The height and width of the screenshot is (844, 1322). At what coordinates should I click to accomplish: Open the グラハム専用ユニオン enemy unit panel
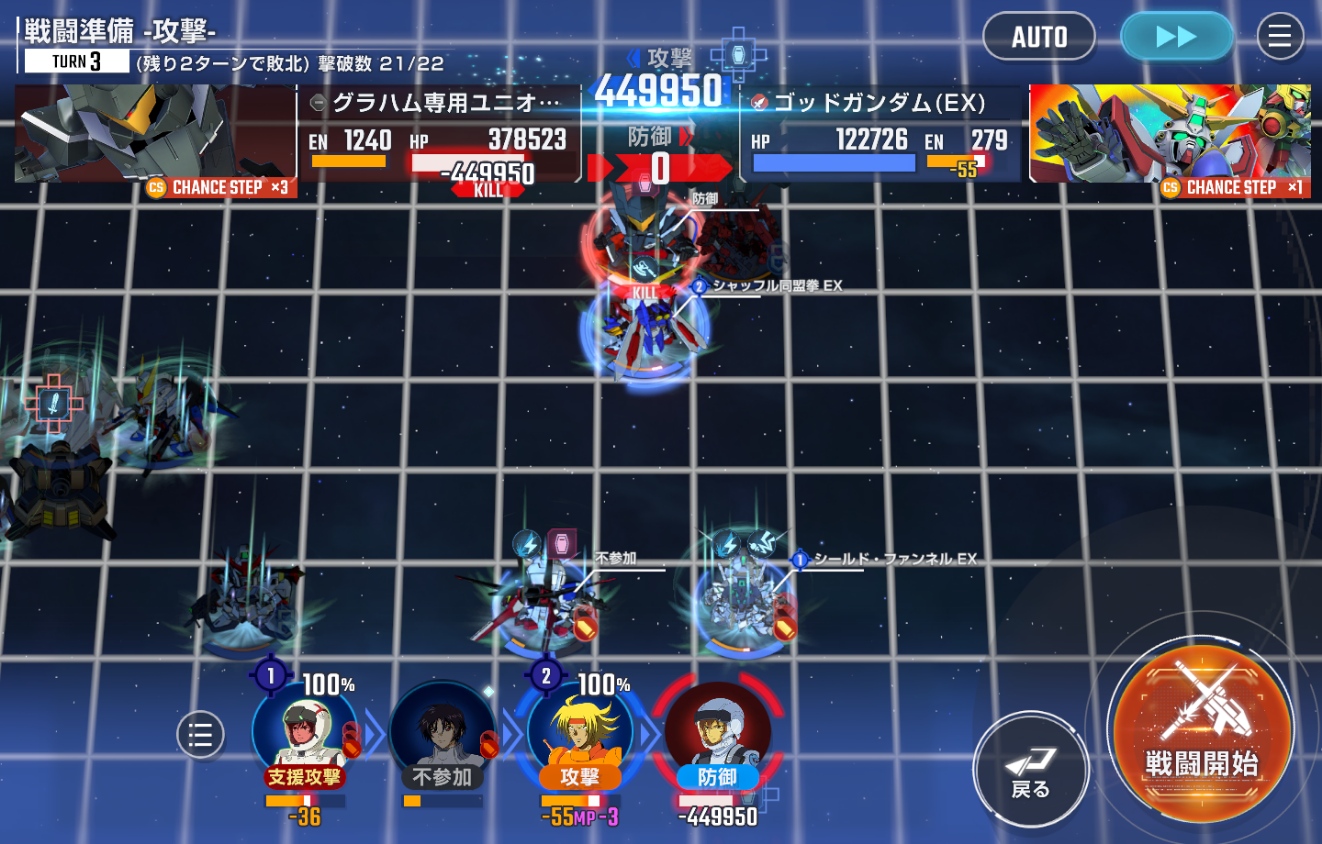[440, 134]
